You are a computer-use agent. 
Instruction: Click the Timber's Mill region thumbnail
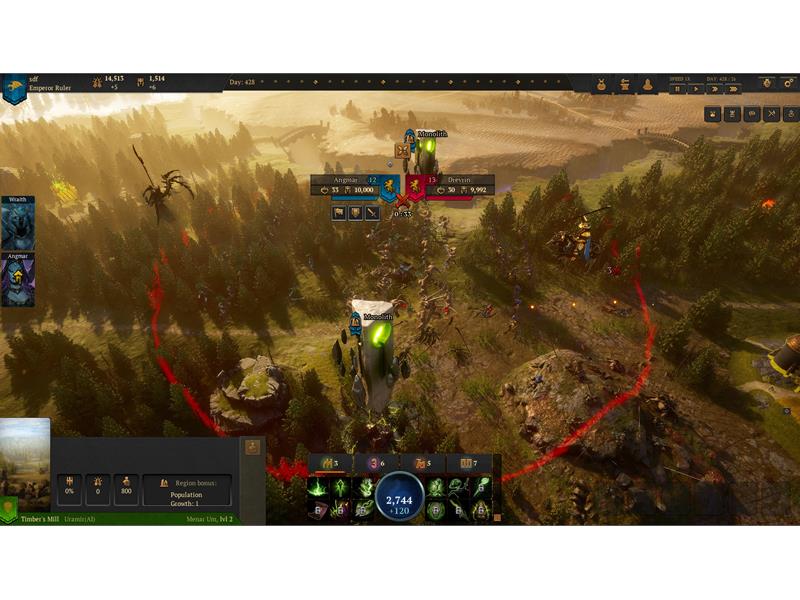(25, 458)
